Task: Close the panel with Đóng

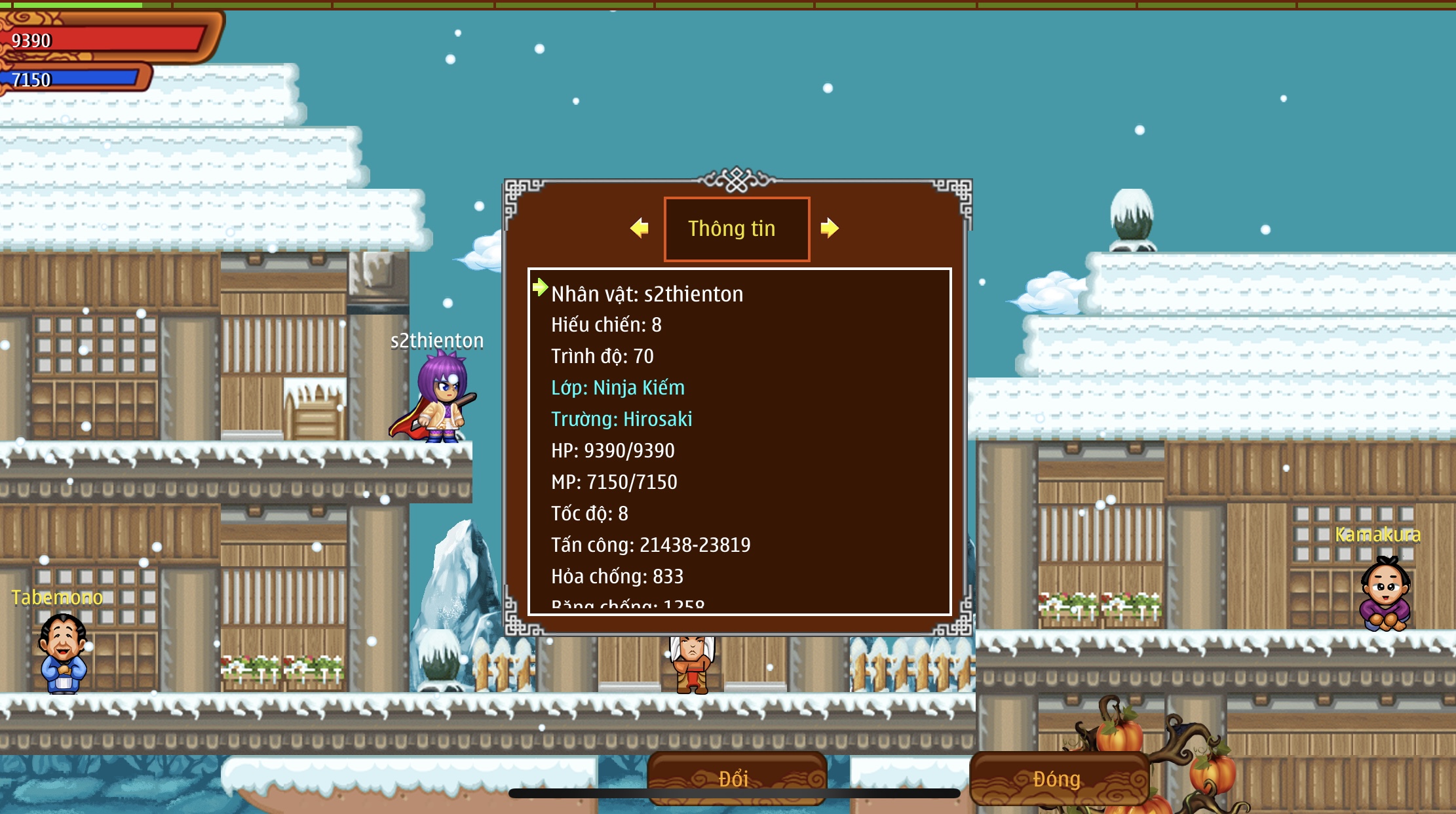Action: click(1057, 778)
